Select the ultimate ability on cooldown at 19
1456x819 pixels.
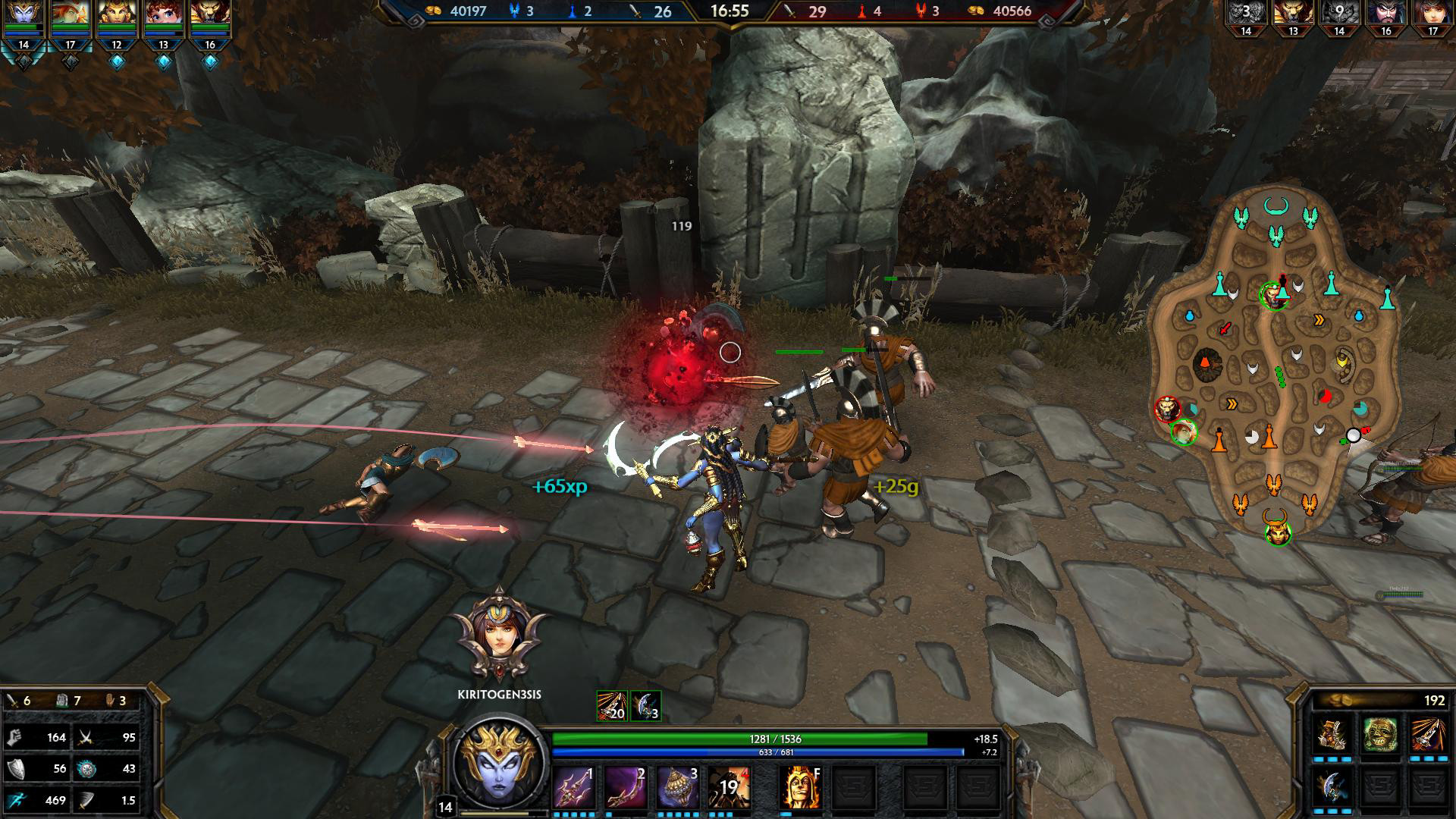[730, 787]
